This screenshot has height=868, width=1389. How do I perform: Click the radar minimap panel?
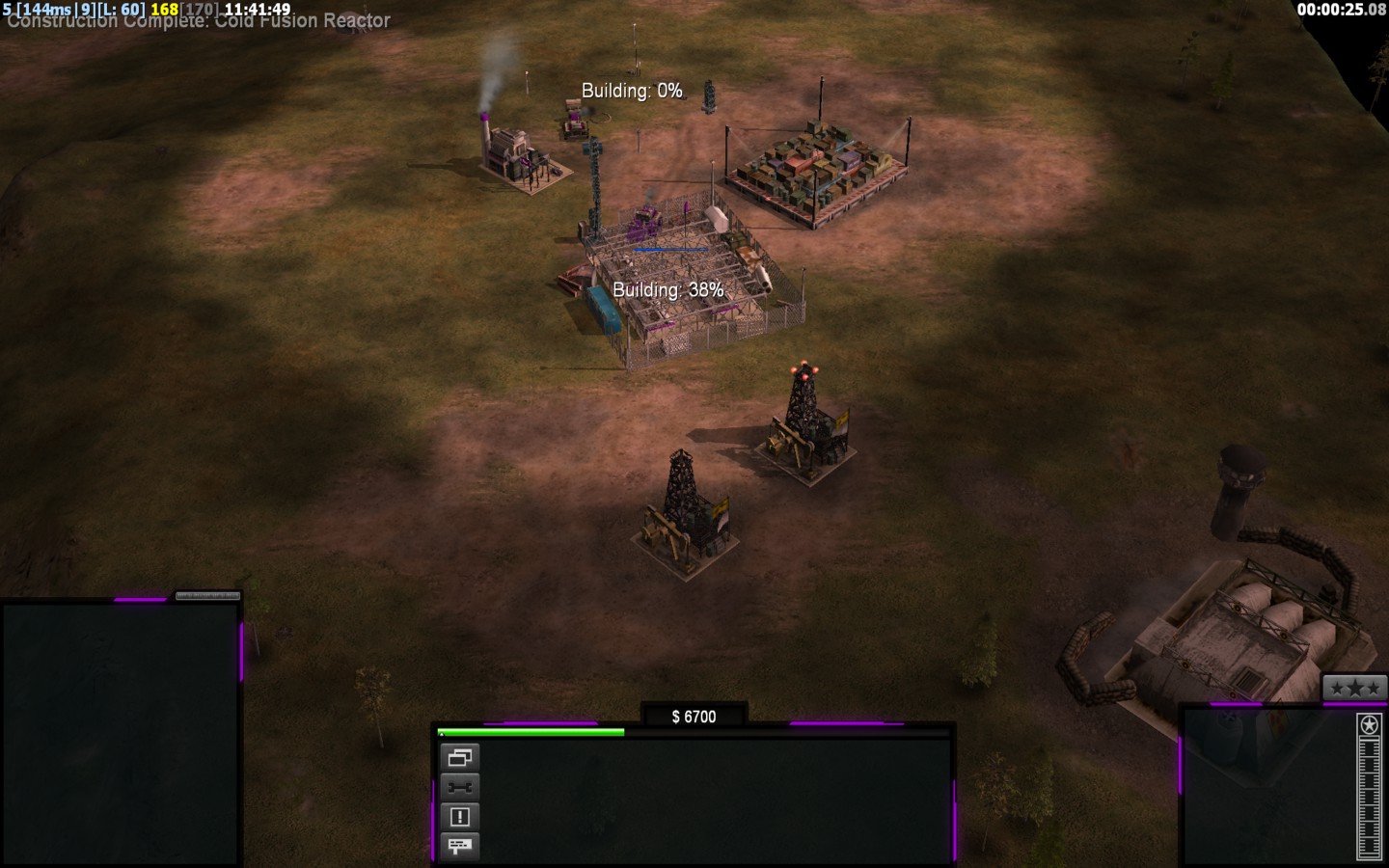coord(120,733)
